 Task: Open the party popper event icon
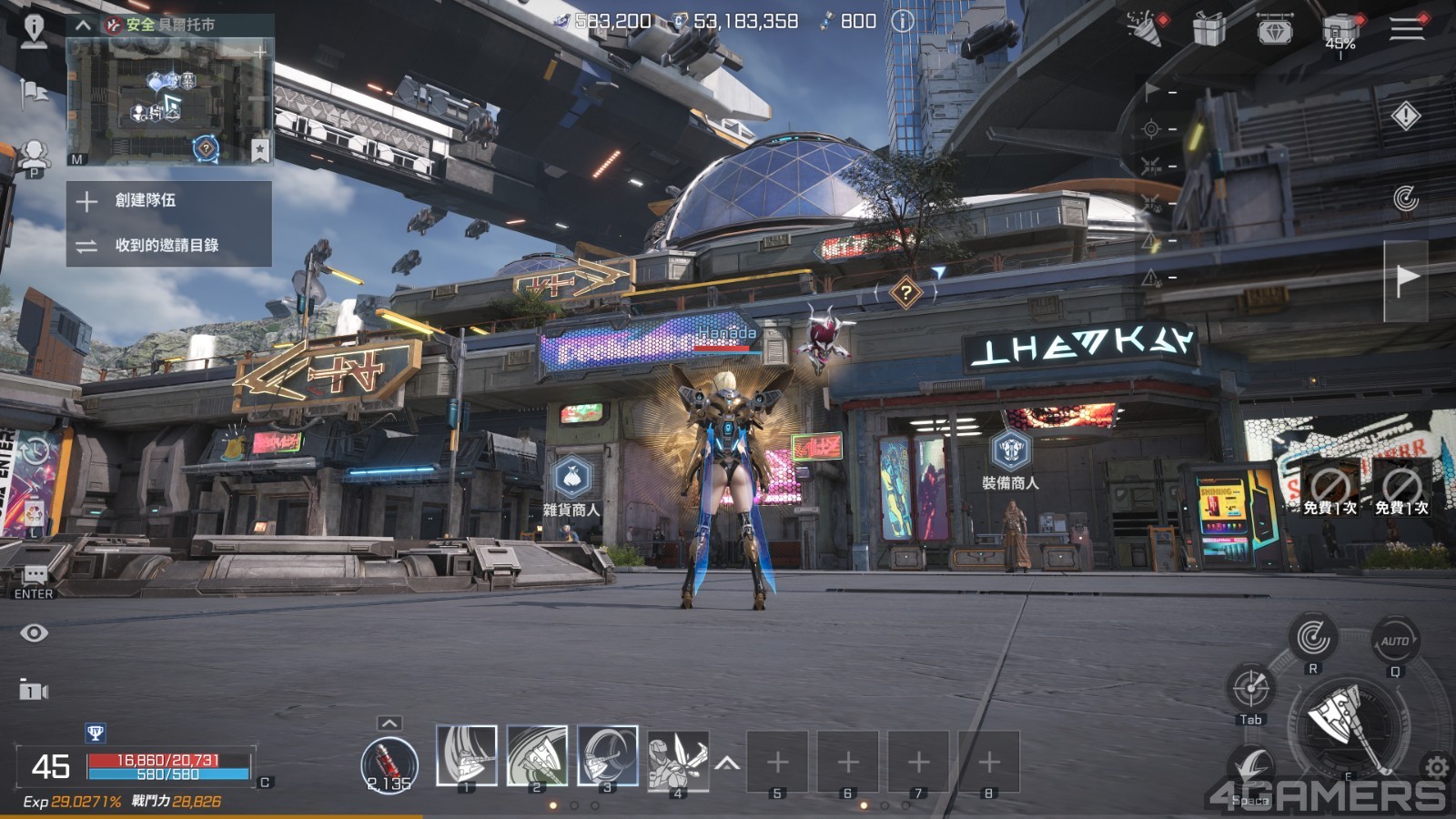click(x=1146, y=27)
